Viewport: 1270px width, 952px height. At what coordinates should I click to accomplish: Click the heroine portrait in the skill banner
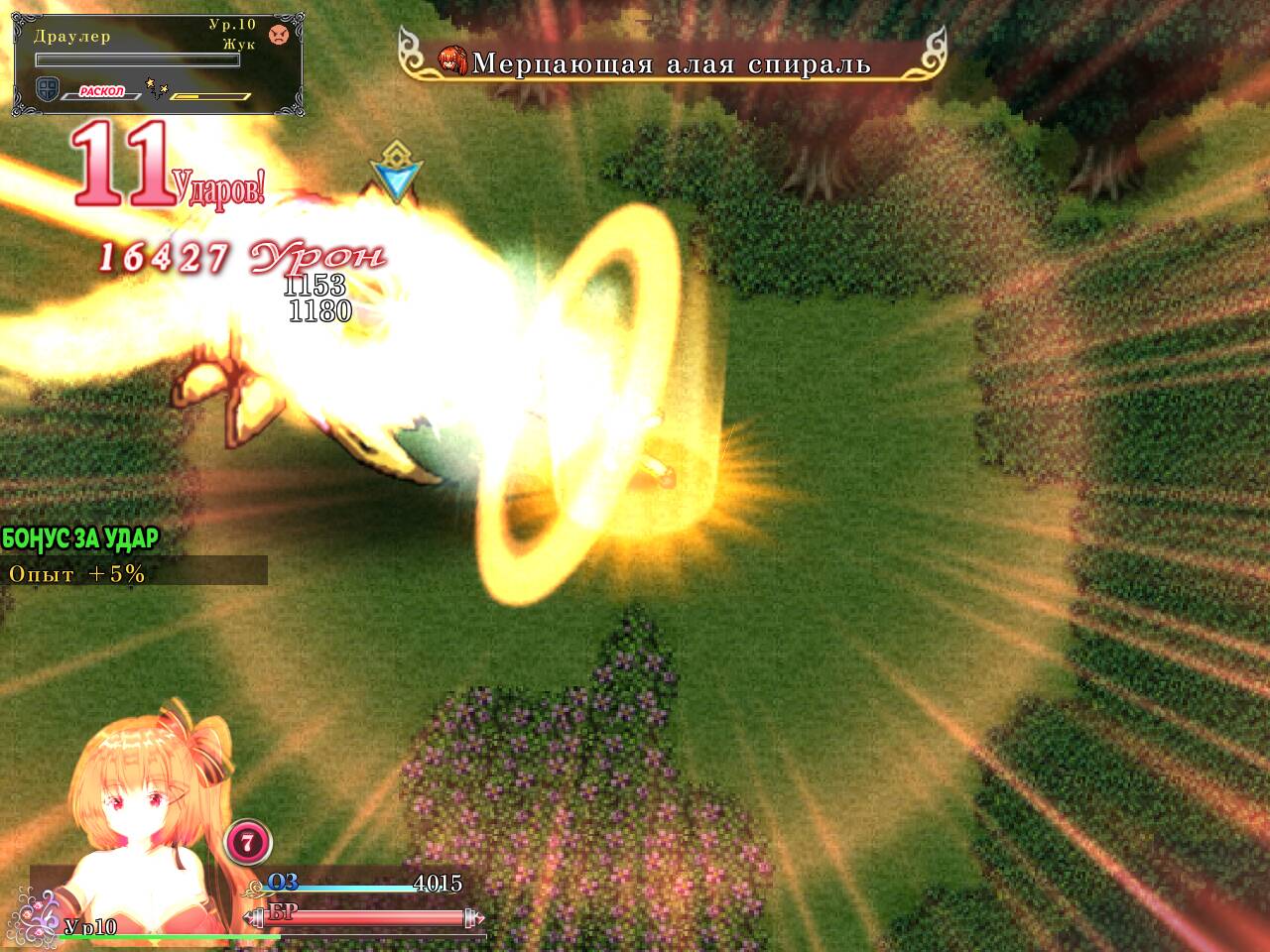pos(453,60)
